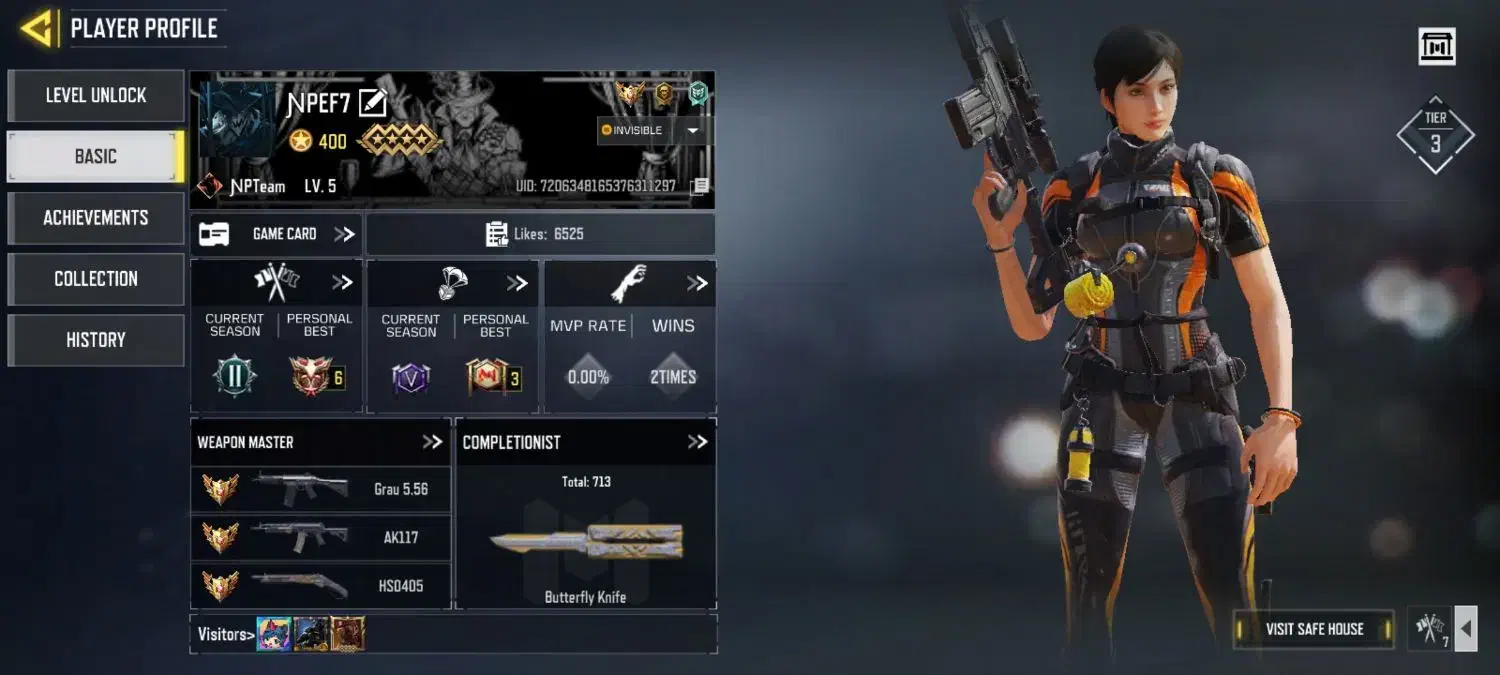View the History tab

tap(96, 340)
